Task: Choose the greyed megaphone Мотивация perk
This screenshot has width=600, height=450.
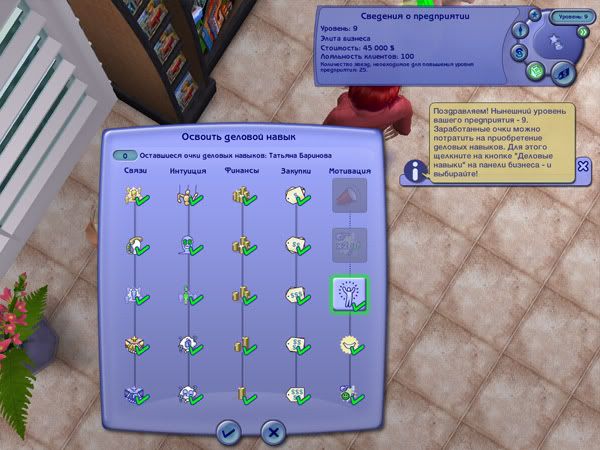Action: [x=349, y=196]
